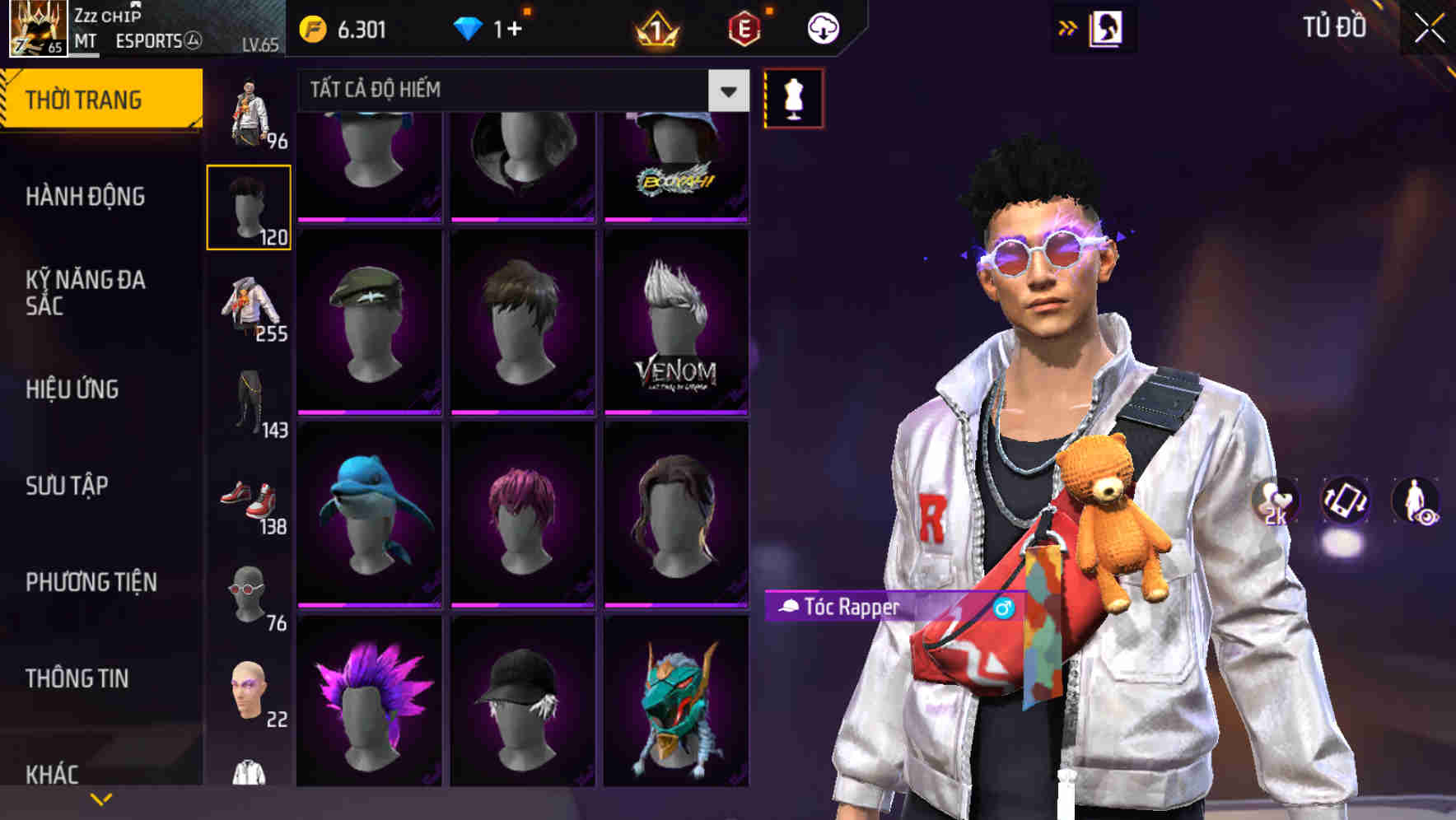Click the diamond balance icon
1456x820 pixels.
(469, 26)
